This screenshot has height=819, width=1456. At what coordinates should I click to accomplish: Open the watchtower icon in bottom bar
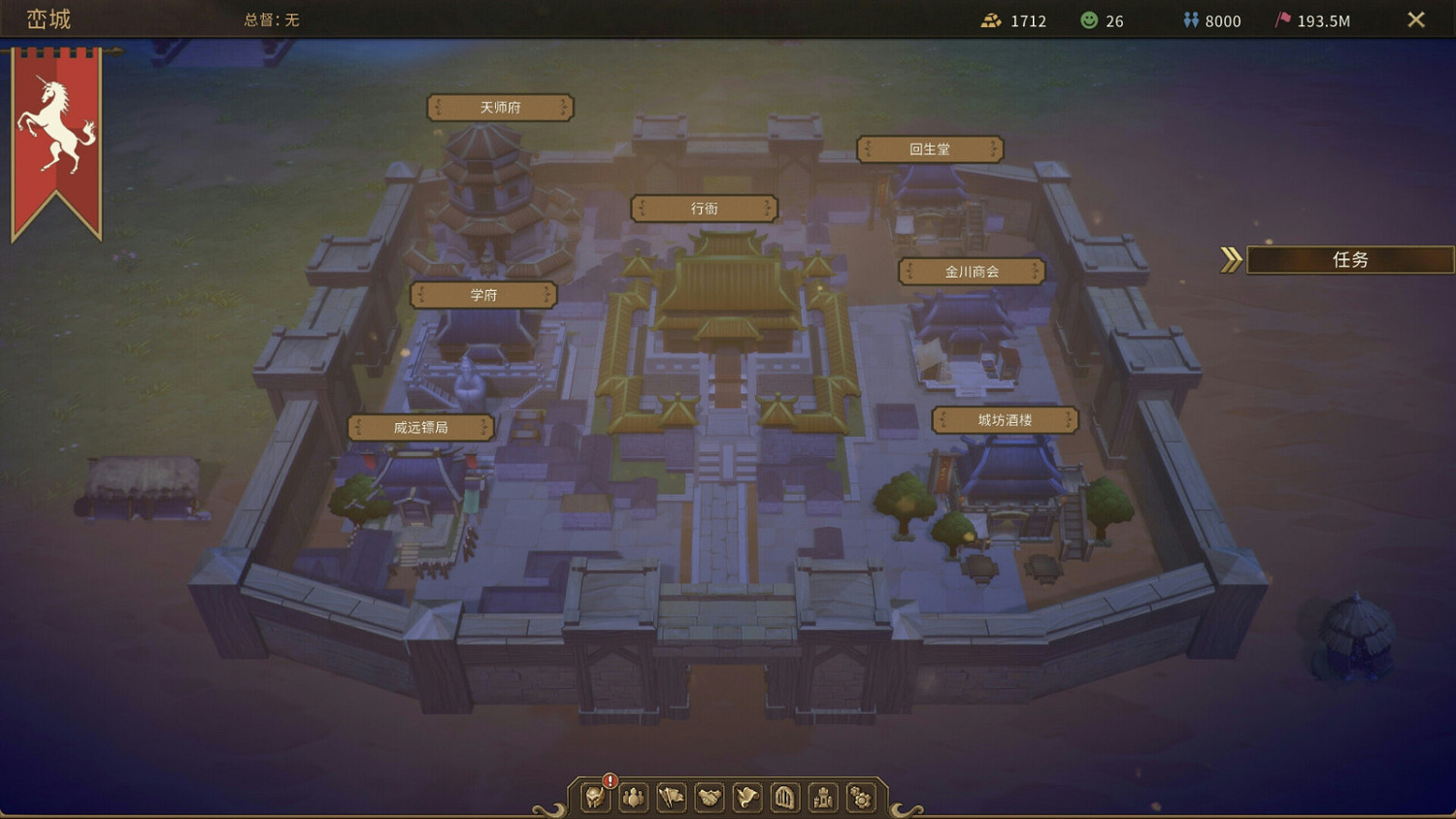[822, 798]
